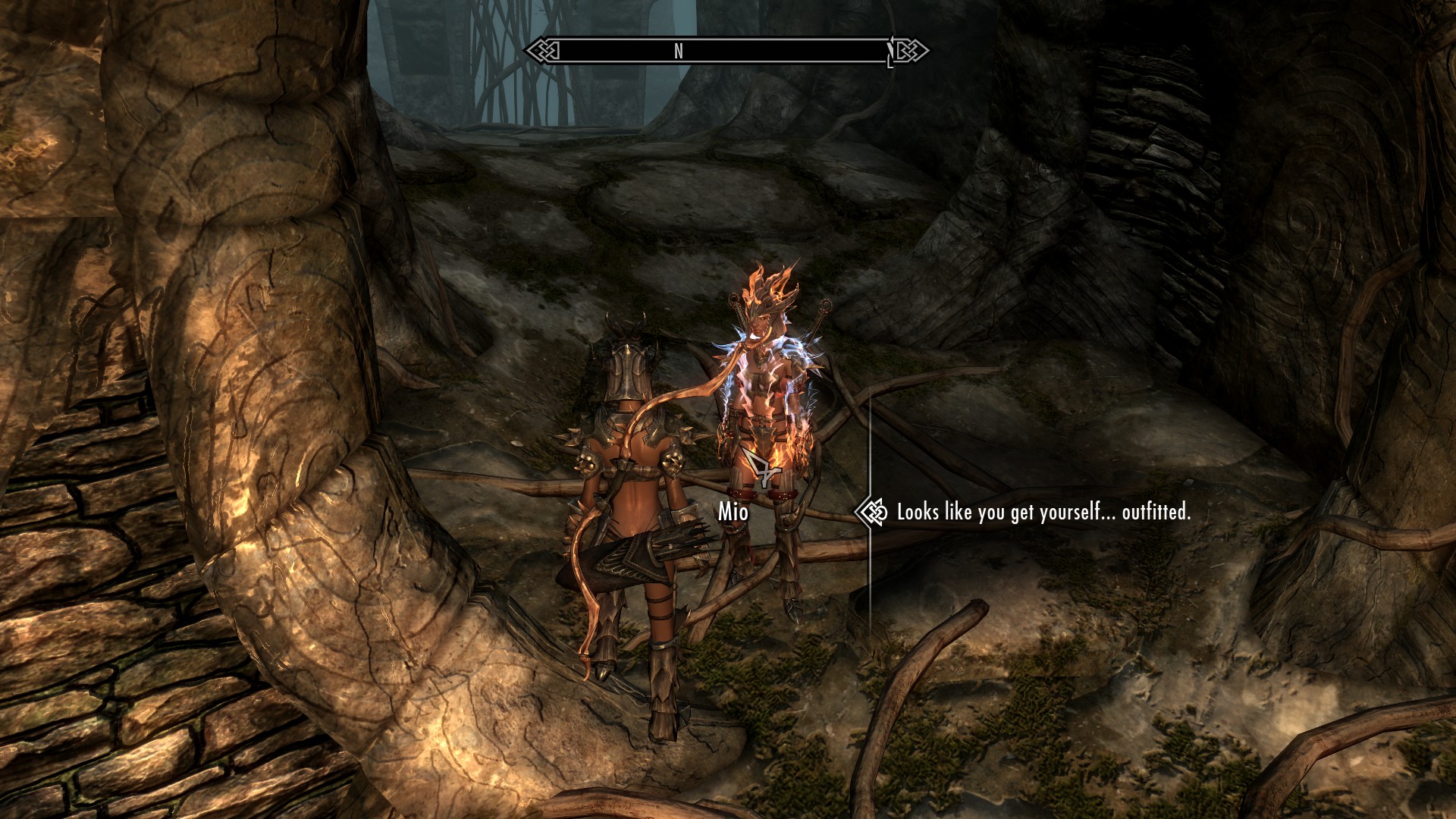Choose the "Looks like you get yourself... outfitted." reply
1456x819 pixels.
pyautogui.click(x=1043, y=513)
